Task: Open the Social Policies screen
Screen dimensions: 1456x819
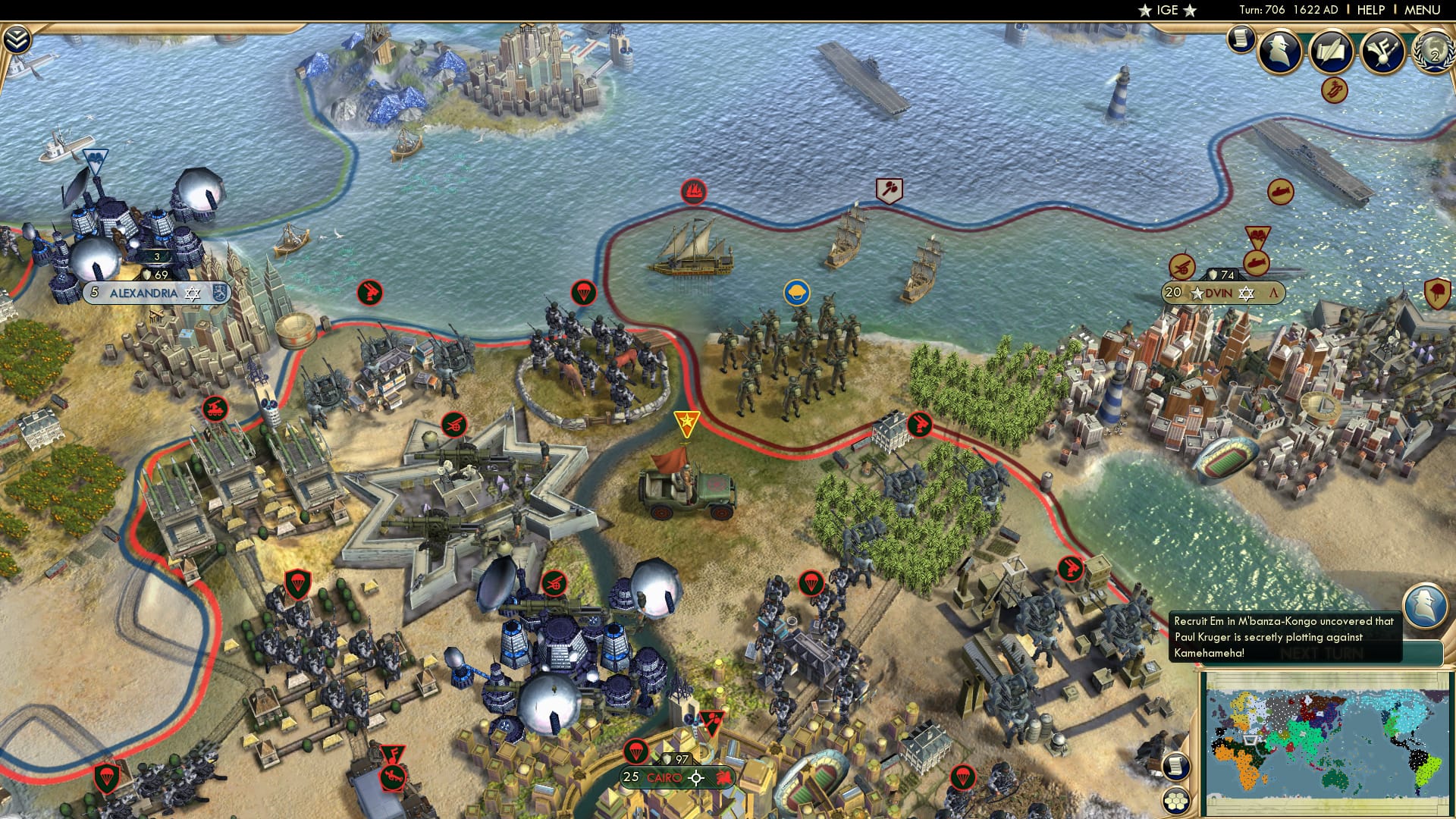Action: click(x=1331, y=52)
